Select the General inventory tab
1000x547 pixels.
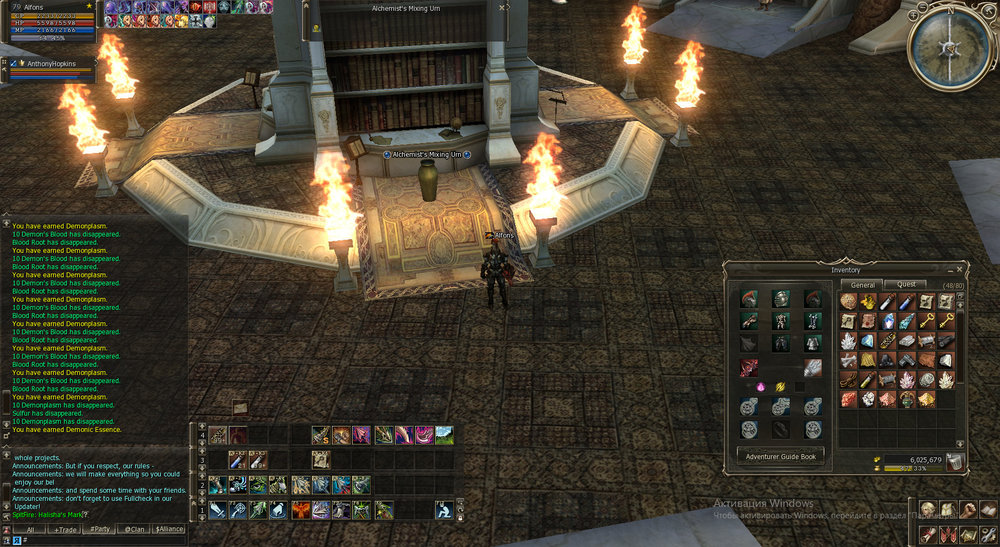(862, 285)
